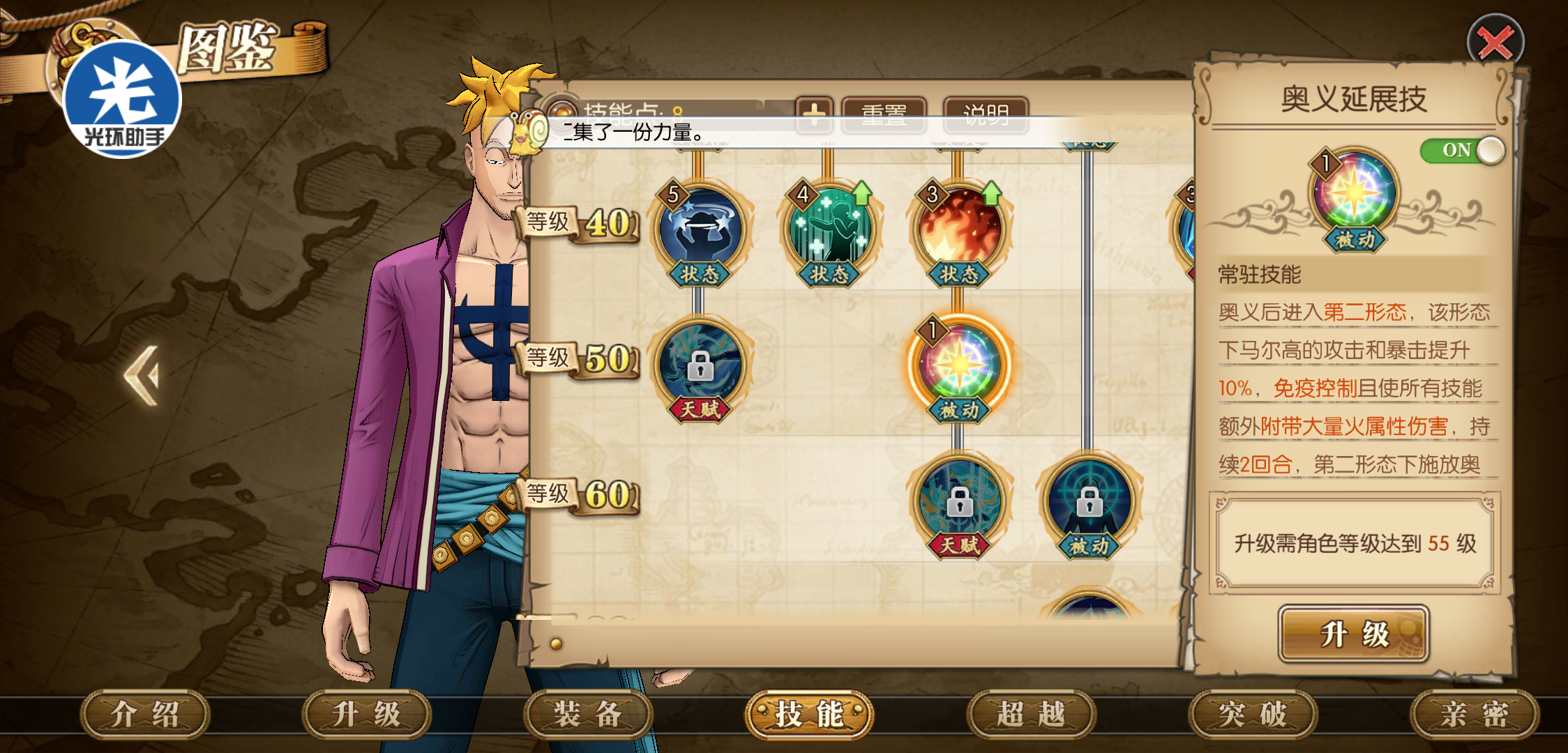Screen dimensions: 1568x753
Task: Reset skills with 重置 button
Action: tap(884, 114)
